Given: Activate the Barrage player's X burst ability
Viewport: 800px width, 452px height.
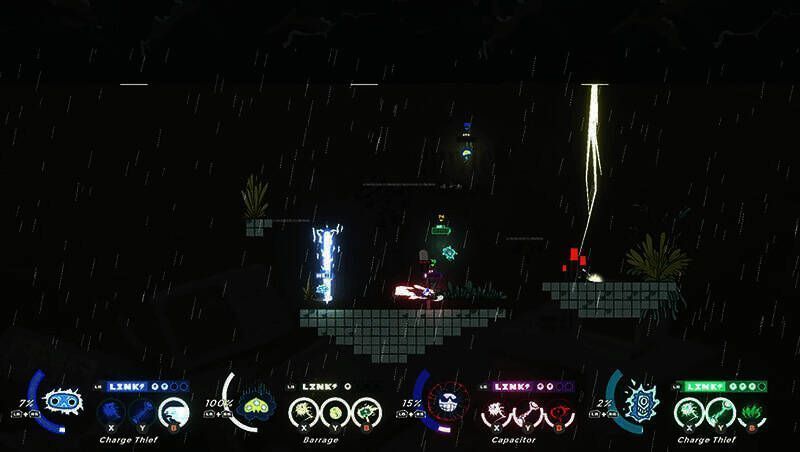Looking at the screenshot, I should pyautogui.click(x=303, y=411).
